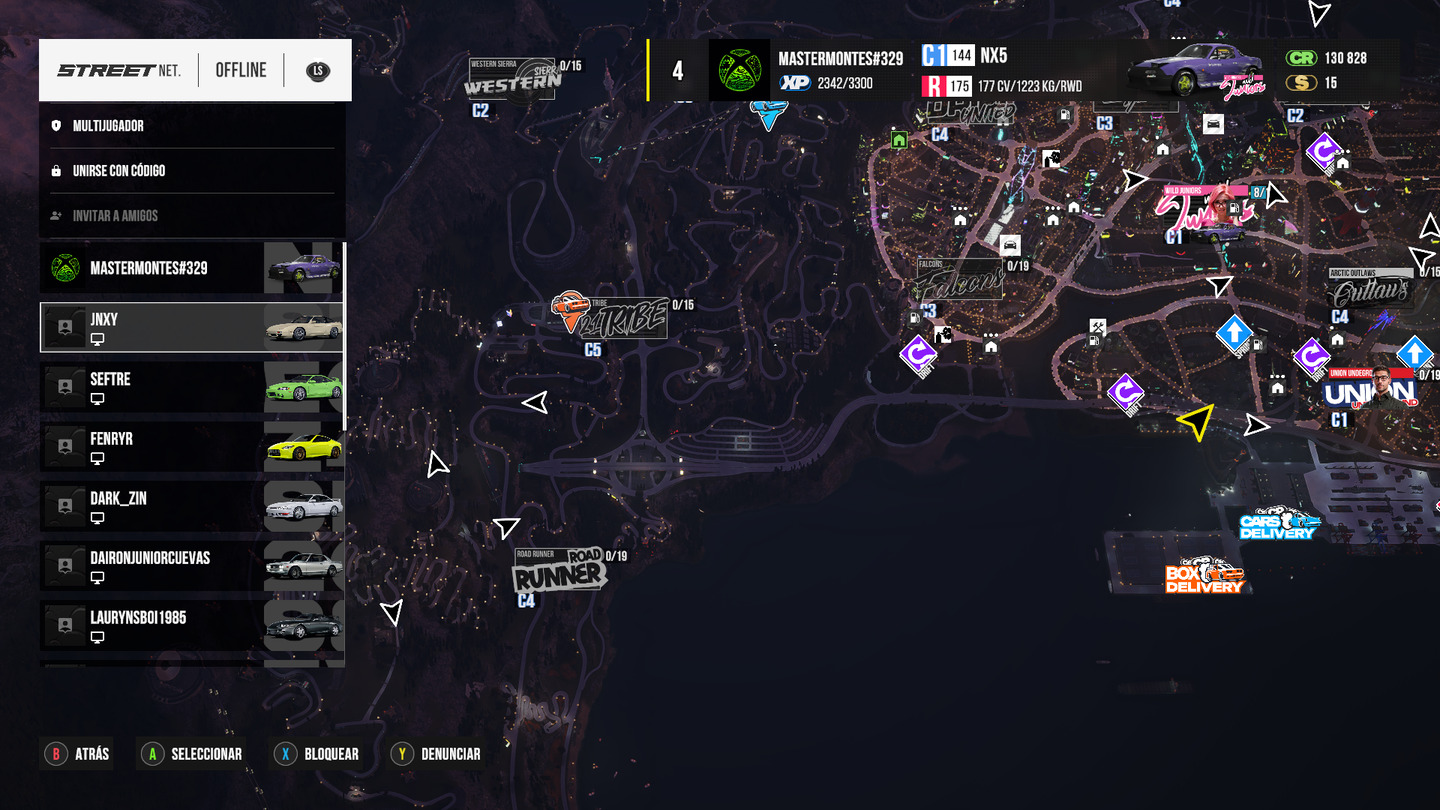Select the Wild Juniors club marker
Screen dimensions: 1440x810
(1204, 212)
